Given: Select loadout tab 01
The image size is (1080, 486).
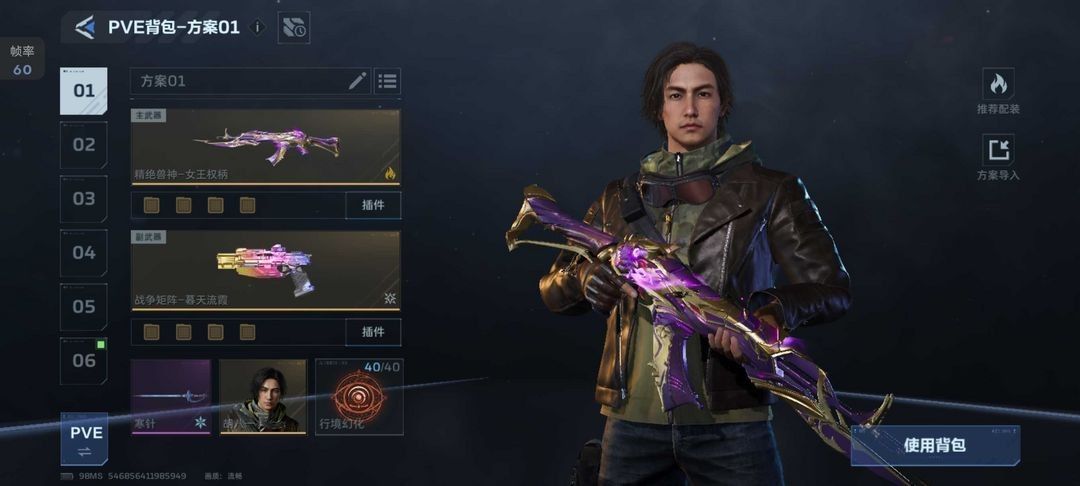Looking at the screenshot, I should click(84, 91).
